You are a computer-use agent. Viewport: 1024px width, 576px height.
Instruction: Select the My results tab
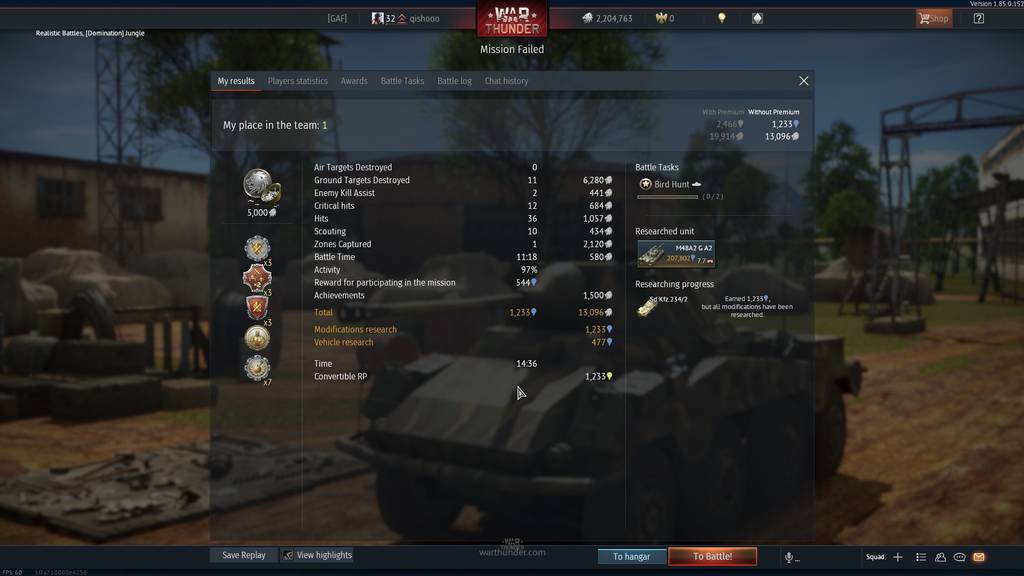(x=236, y=81)
